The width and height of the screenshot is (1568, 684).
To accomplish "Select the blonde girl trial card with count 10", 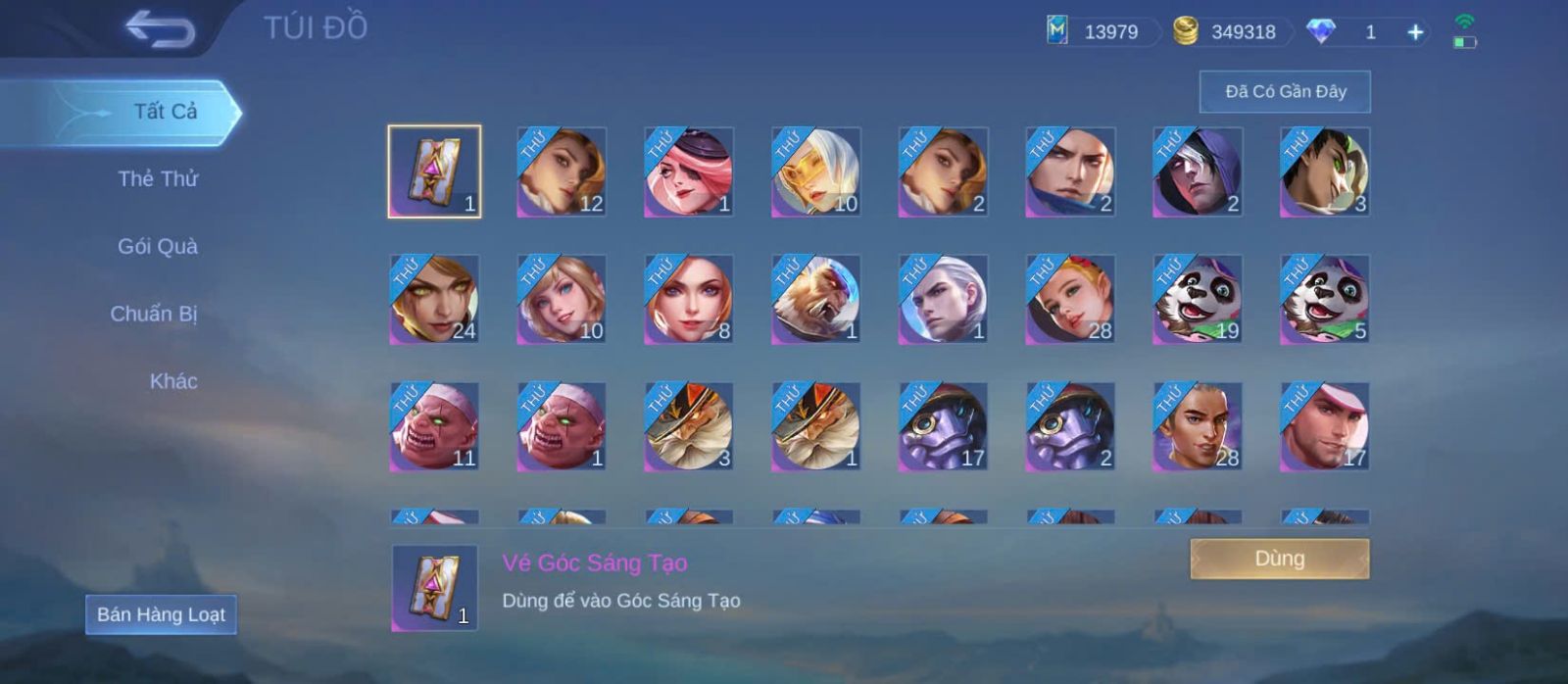I will pyautogui.click(x=562, y=299).
